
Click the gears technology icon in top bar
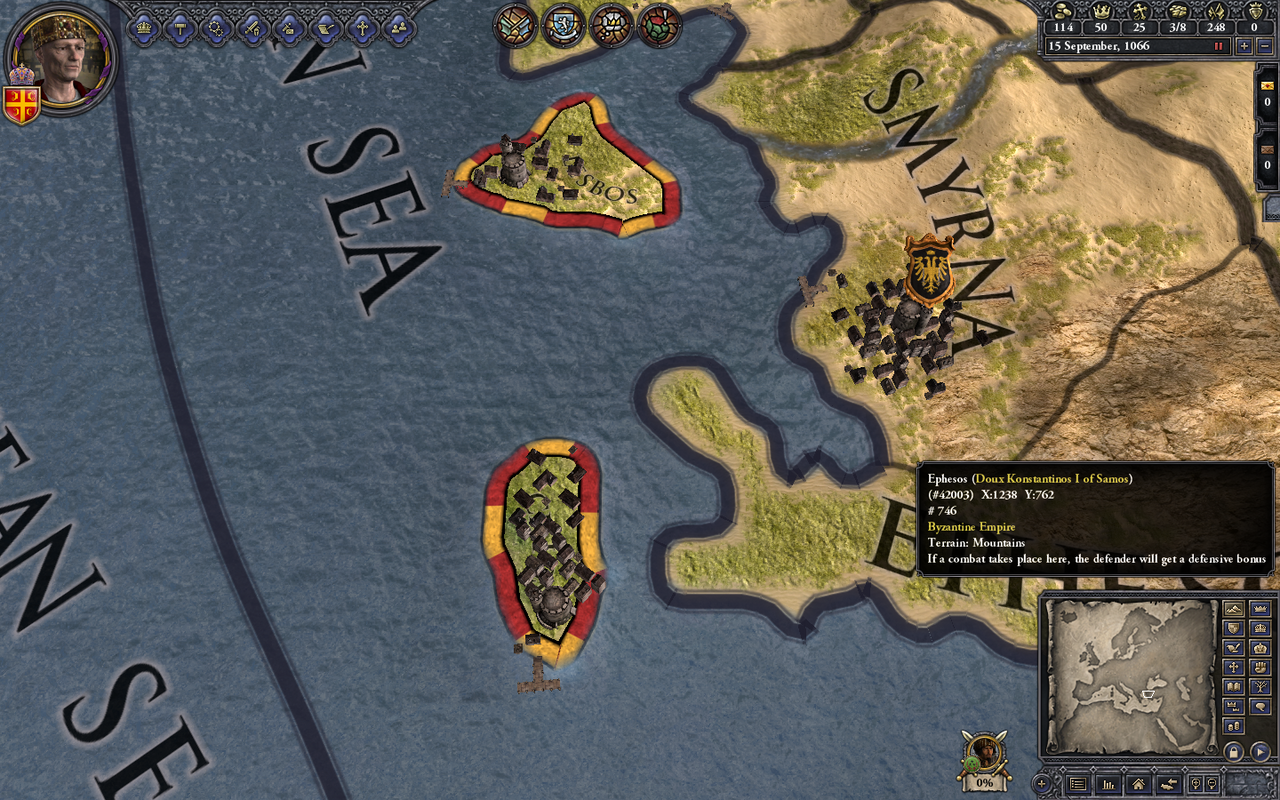[x=216, y=28]
